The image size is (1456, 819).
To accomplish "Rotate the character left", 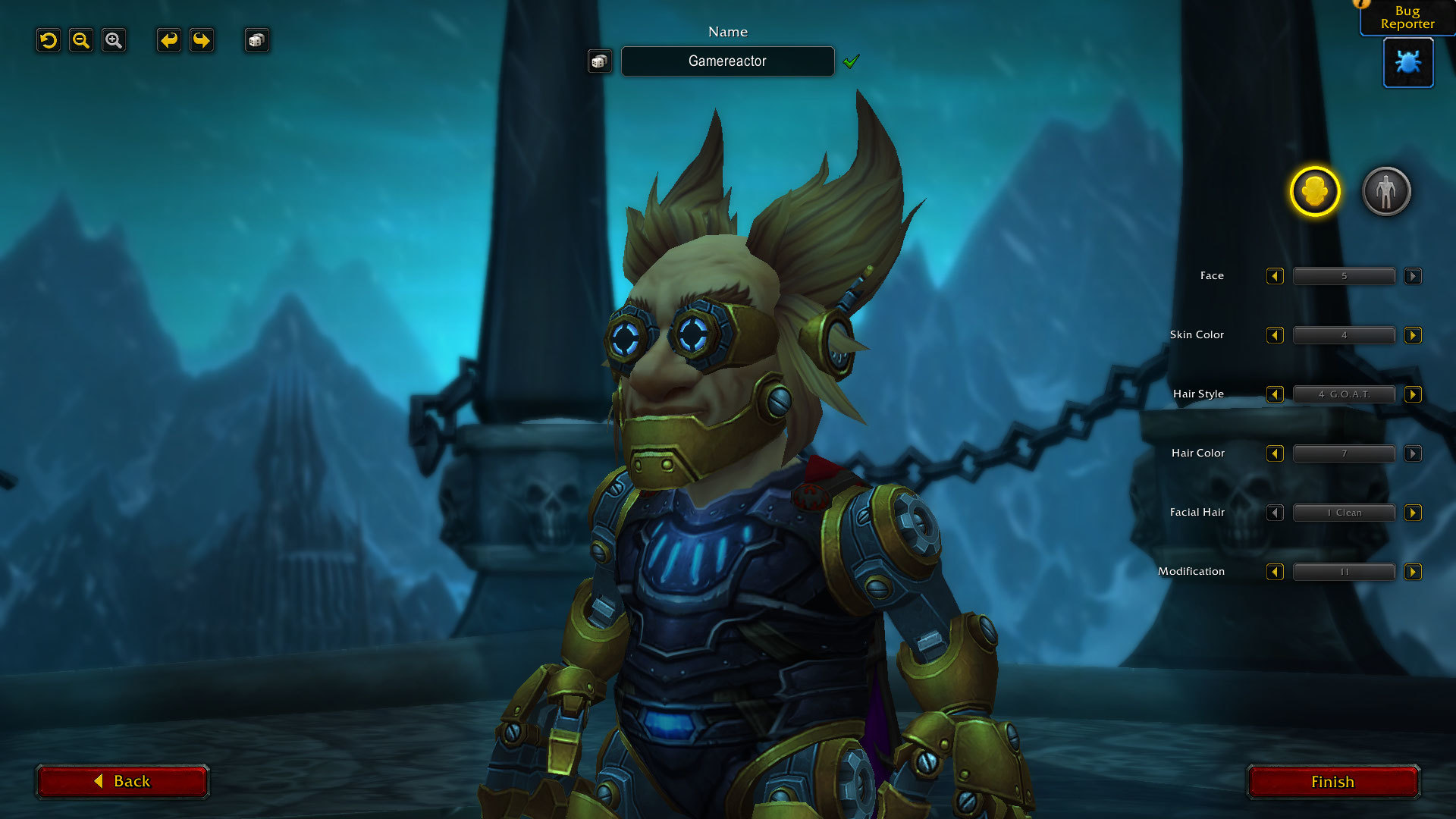I will pyautogui.click(x=168, y=40).
